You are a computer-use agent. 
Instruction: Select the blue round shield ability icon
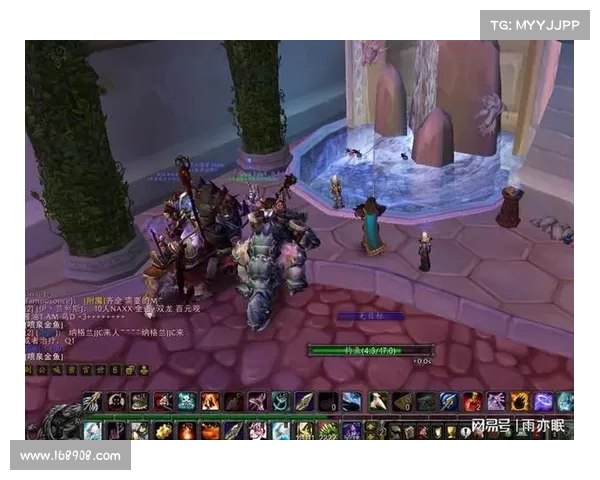[449, 401]
